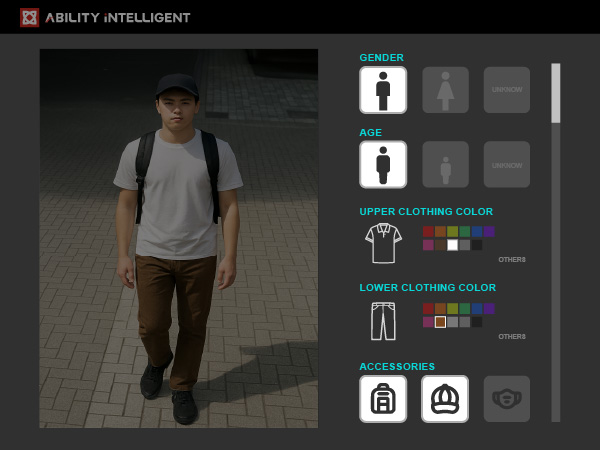Pick black for lower clothing color
This screenshot has height=450, width=600.
point(476,322)
